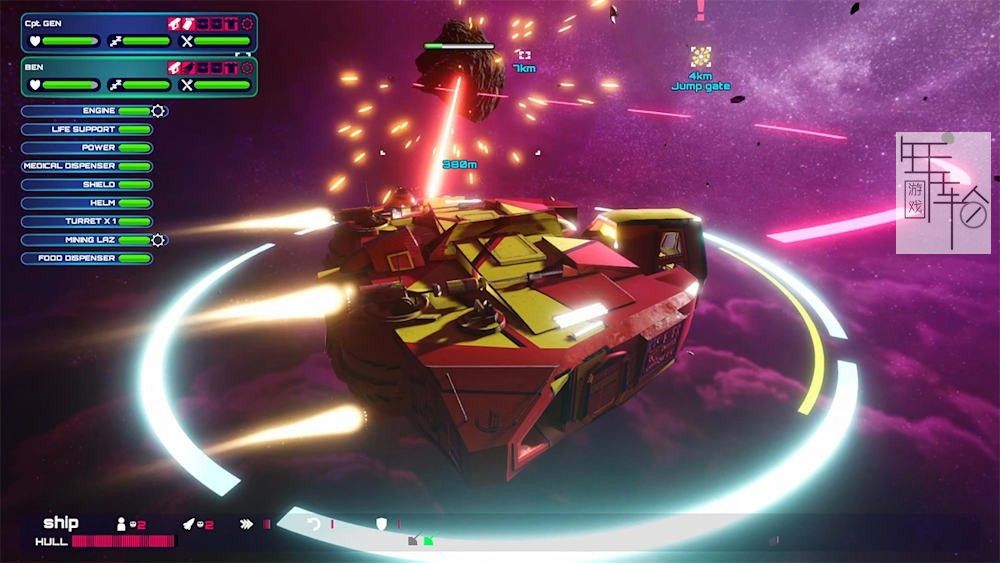The width and height of the screenshot is (1000, 563).
Task: Select the MEDICAL DISPENSER system
Action: coord(86,166)
